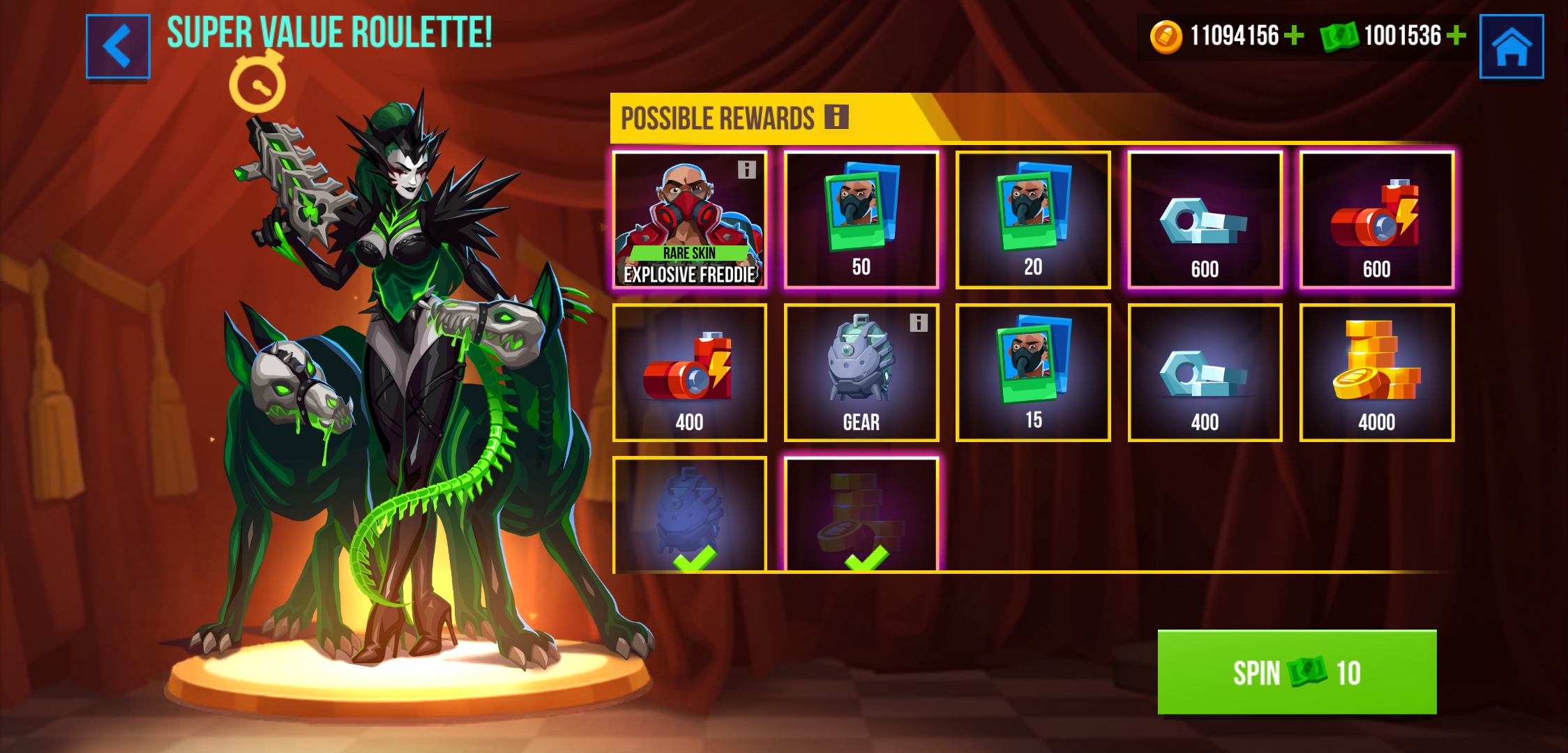Show info for the Explosive Freddie skin

747,169
